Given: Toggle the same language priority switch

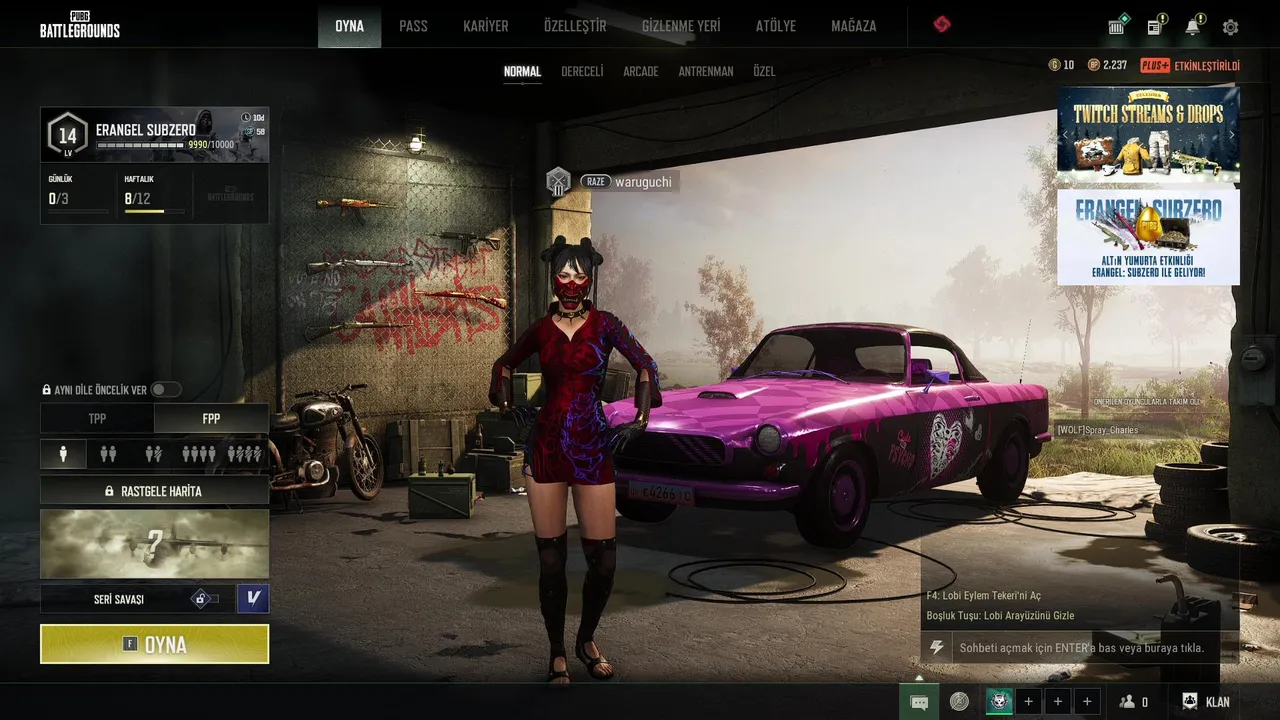Looking at the screenshot, I should pos(166,390).
